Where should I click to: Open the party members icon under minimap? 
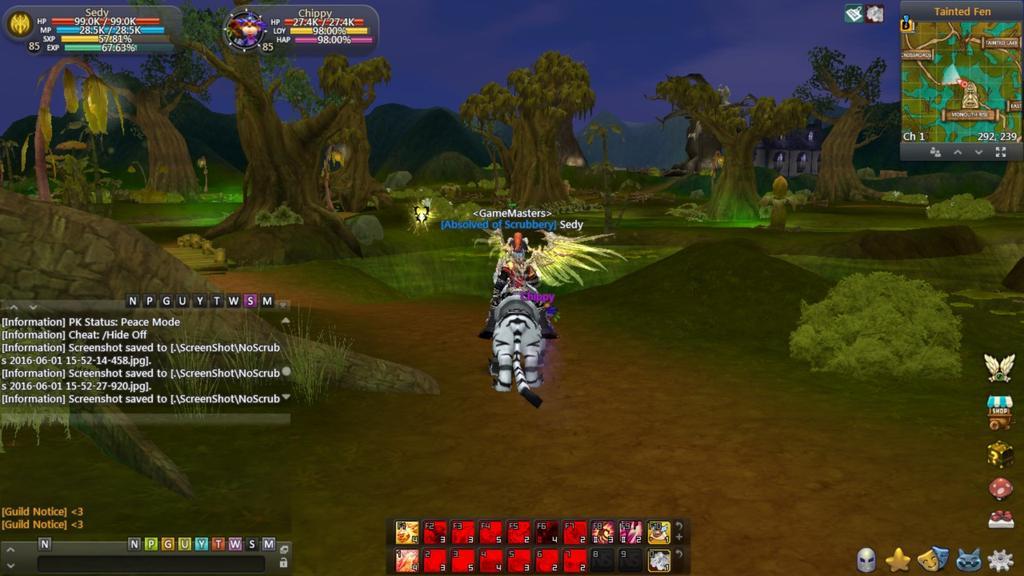coord(935,152)
